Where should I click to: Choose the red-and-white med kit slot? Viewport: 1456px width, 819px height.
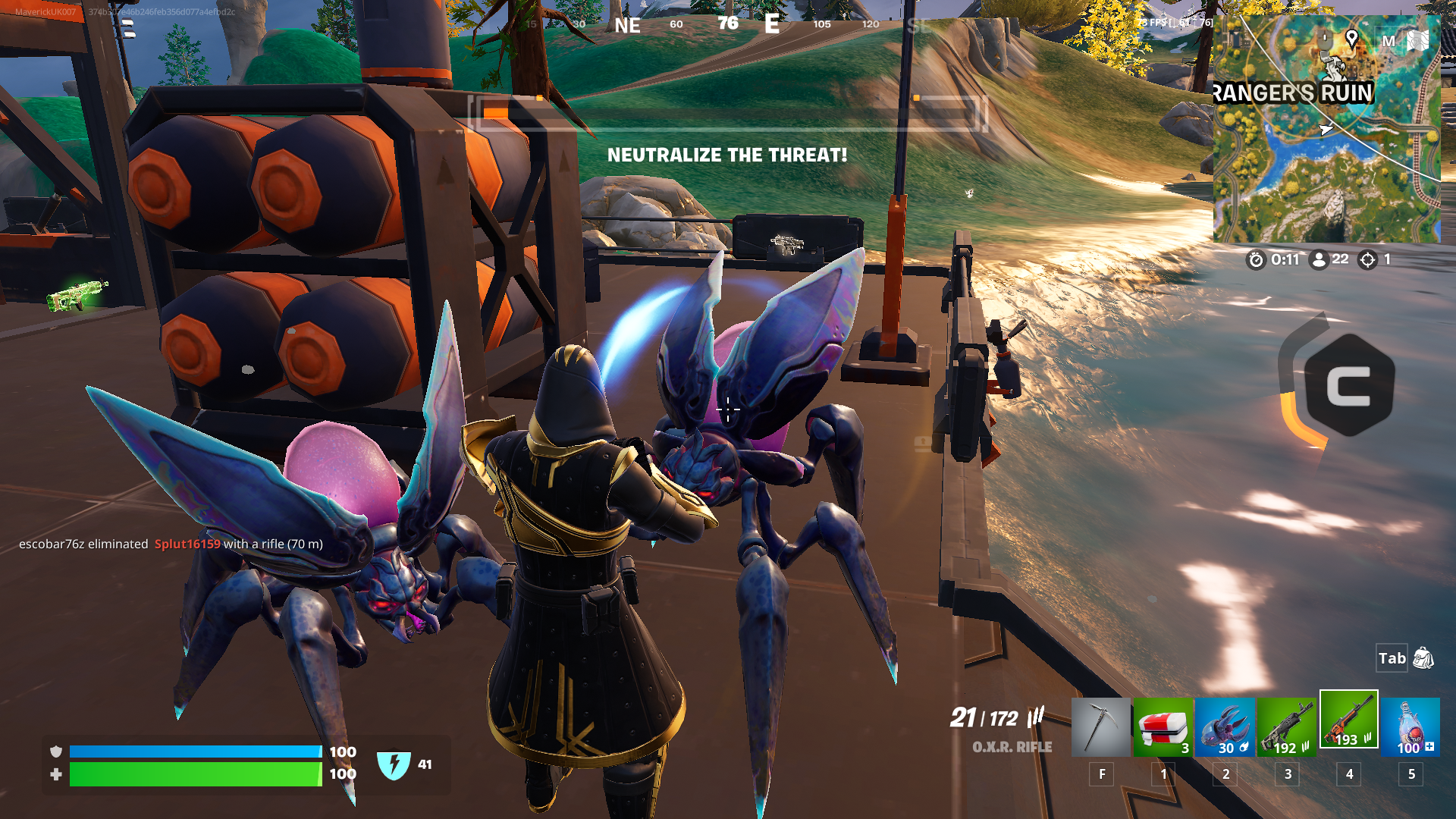coord(1163,727)
